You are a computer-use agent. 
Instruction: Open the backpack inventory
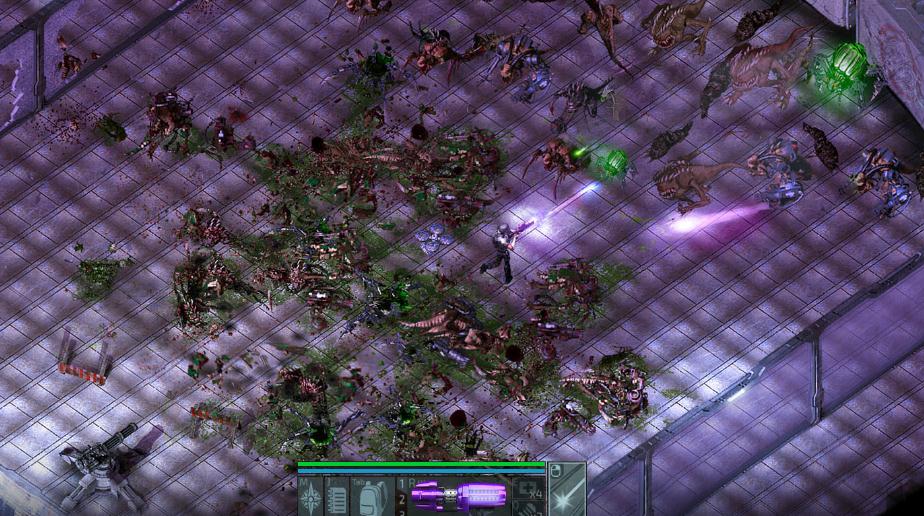(373, 496)
